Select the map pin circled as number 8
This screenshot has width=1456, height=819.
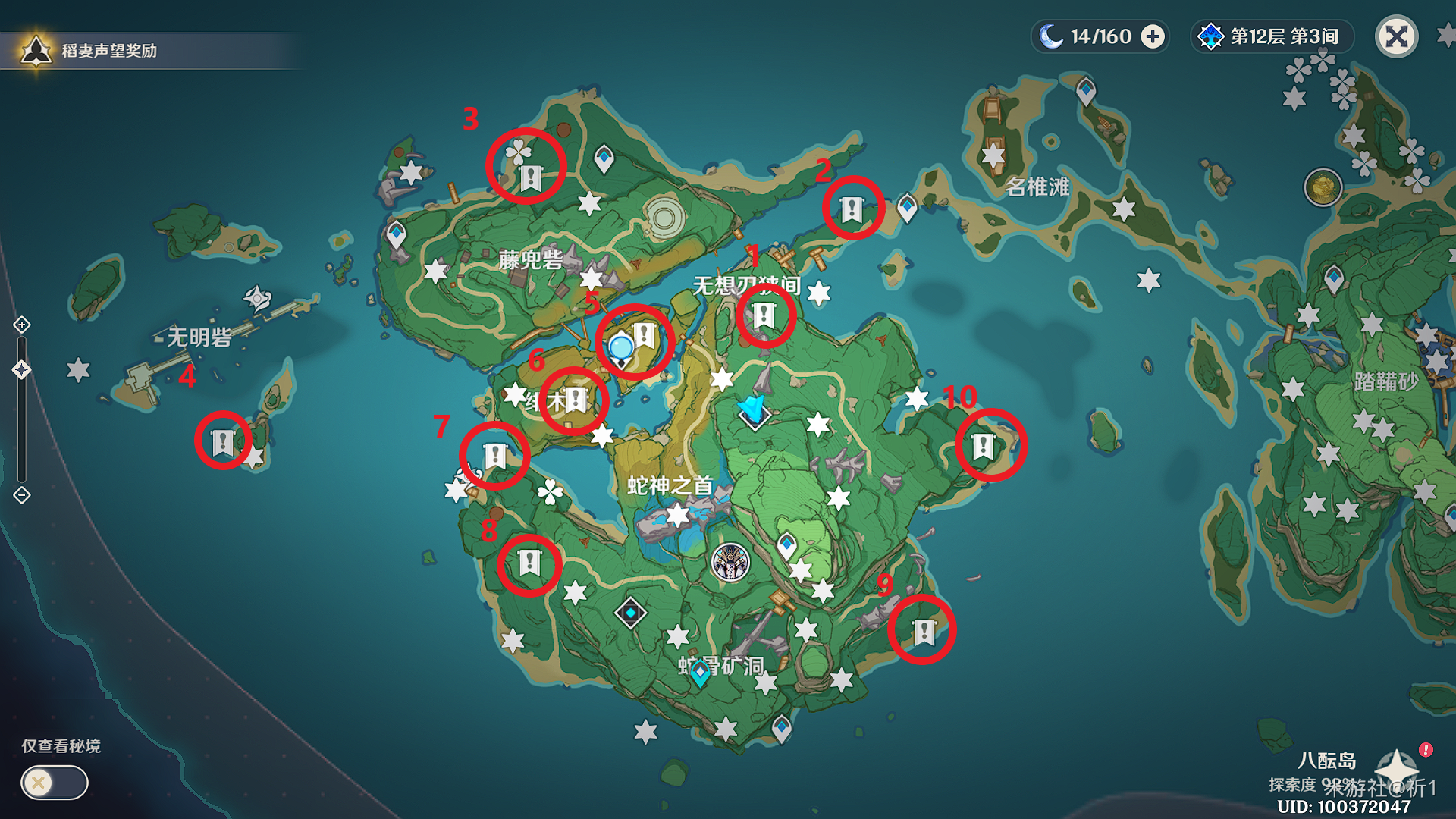pyautogui.click(x=529, y=563)
